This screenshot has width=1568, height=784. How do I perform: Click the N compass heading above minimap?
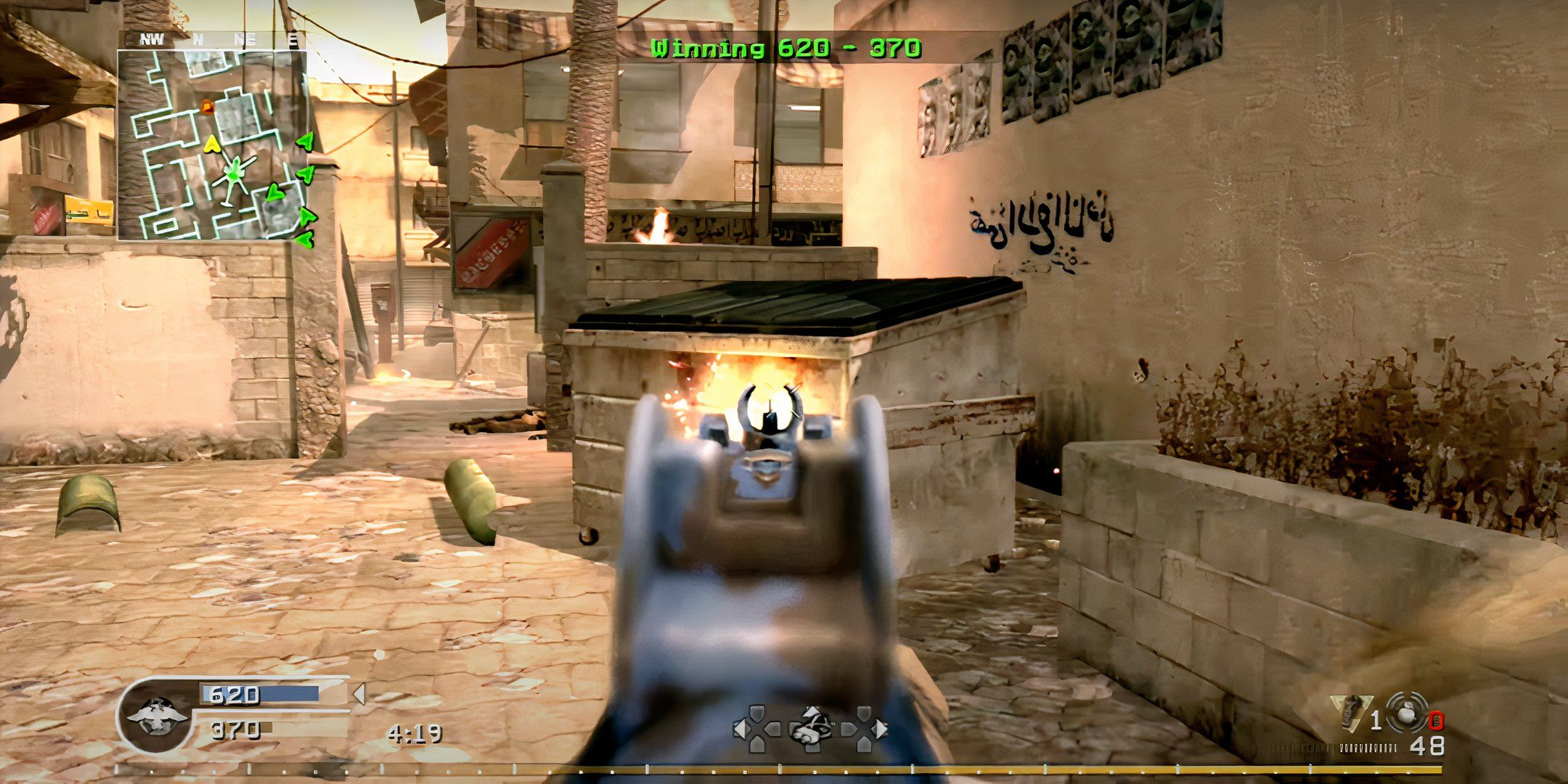[198, 38]
